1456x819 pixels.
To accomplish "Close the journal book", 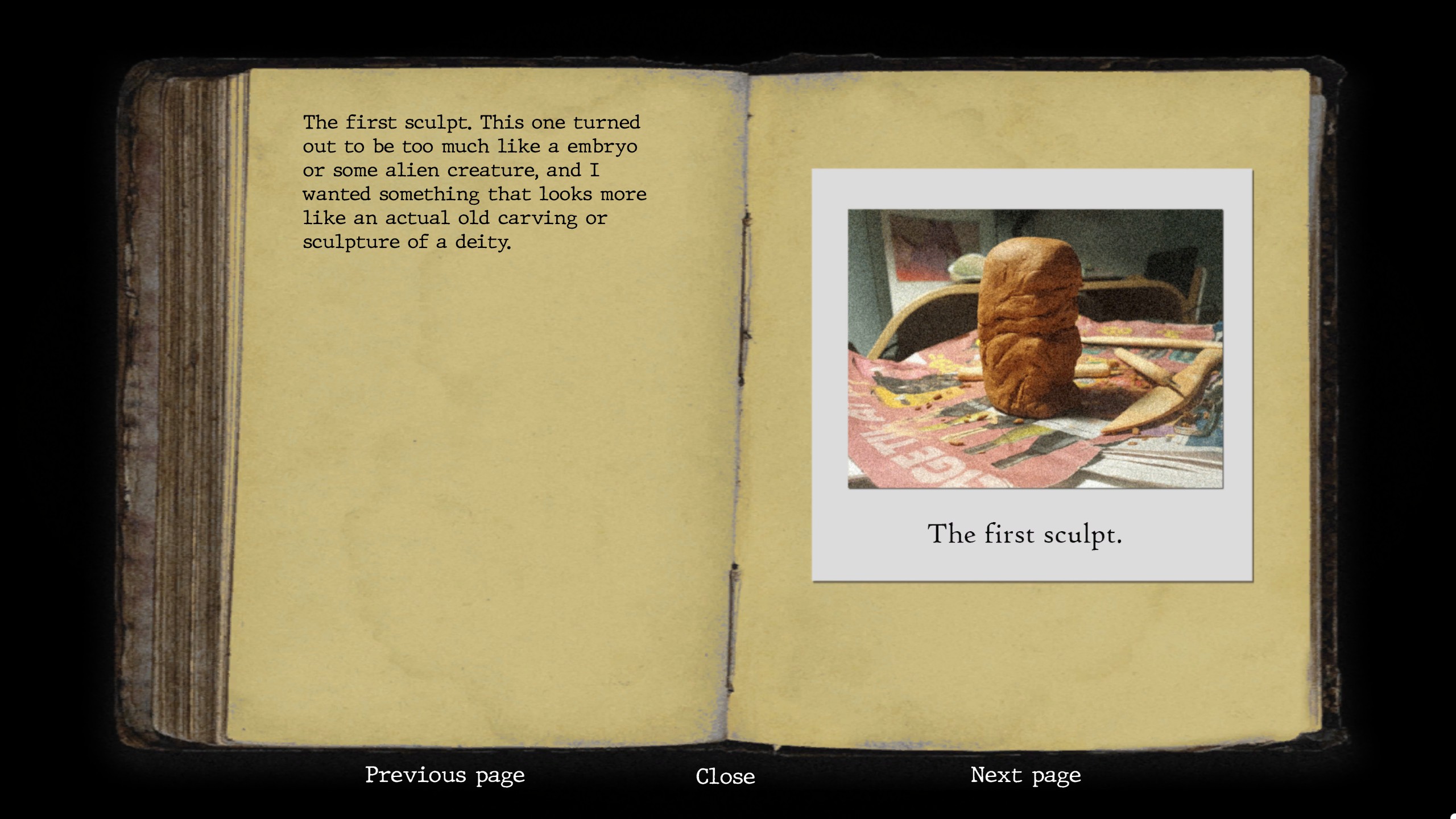I will point(725,776).
